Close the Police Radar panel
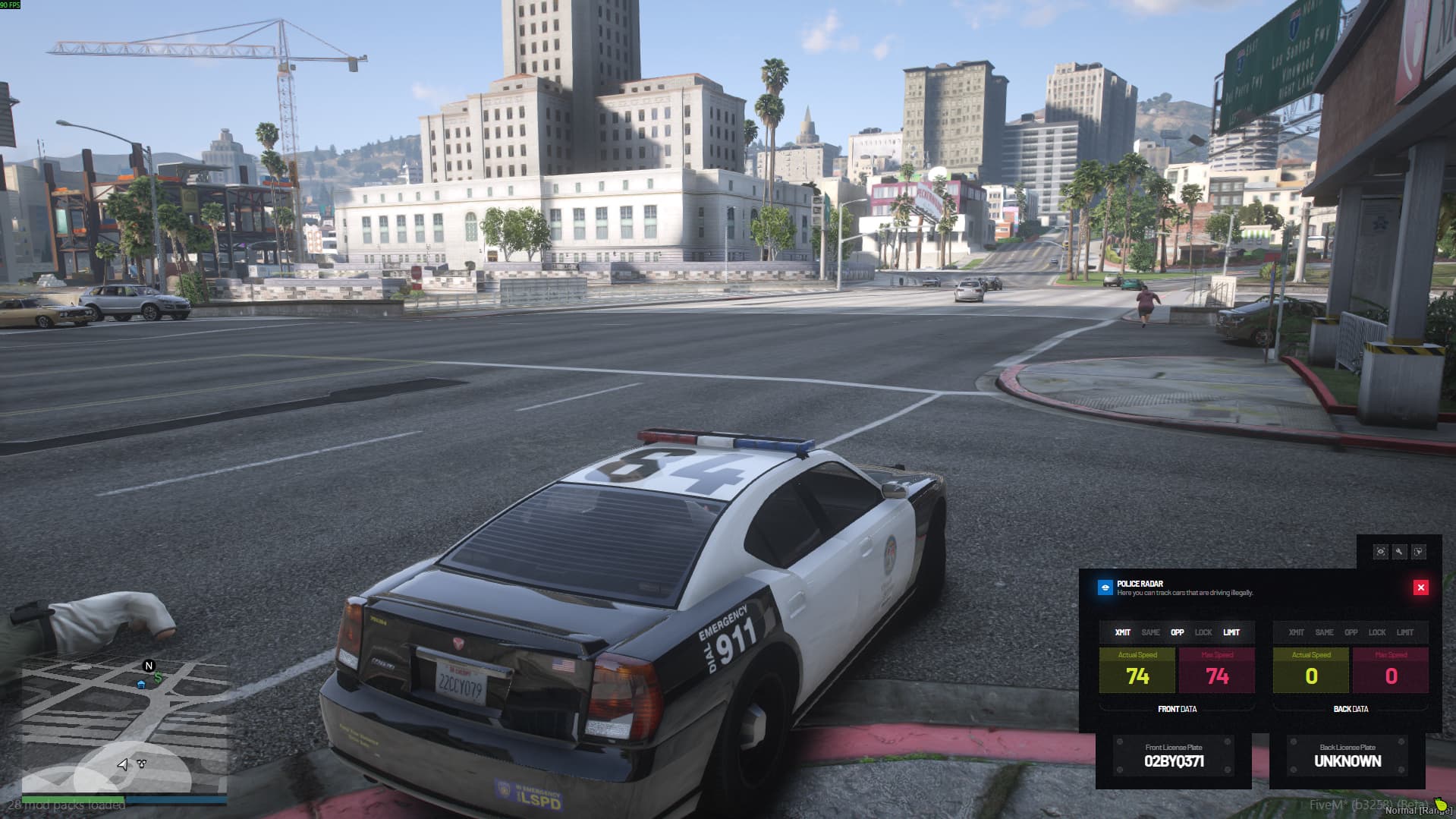The width and height of the screenshot is (1456, 819). (x=1420, y=587)
